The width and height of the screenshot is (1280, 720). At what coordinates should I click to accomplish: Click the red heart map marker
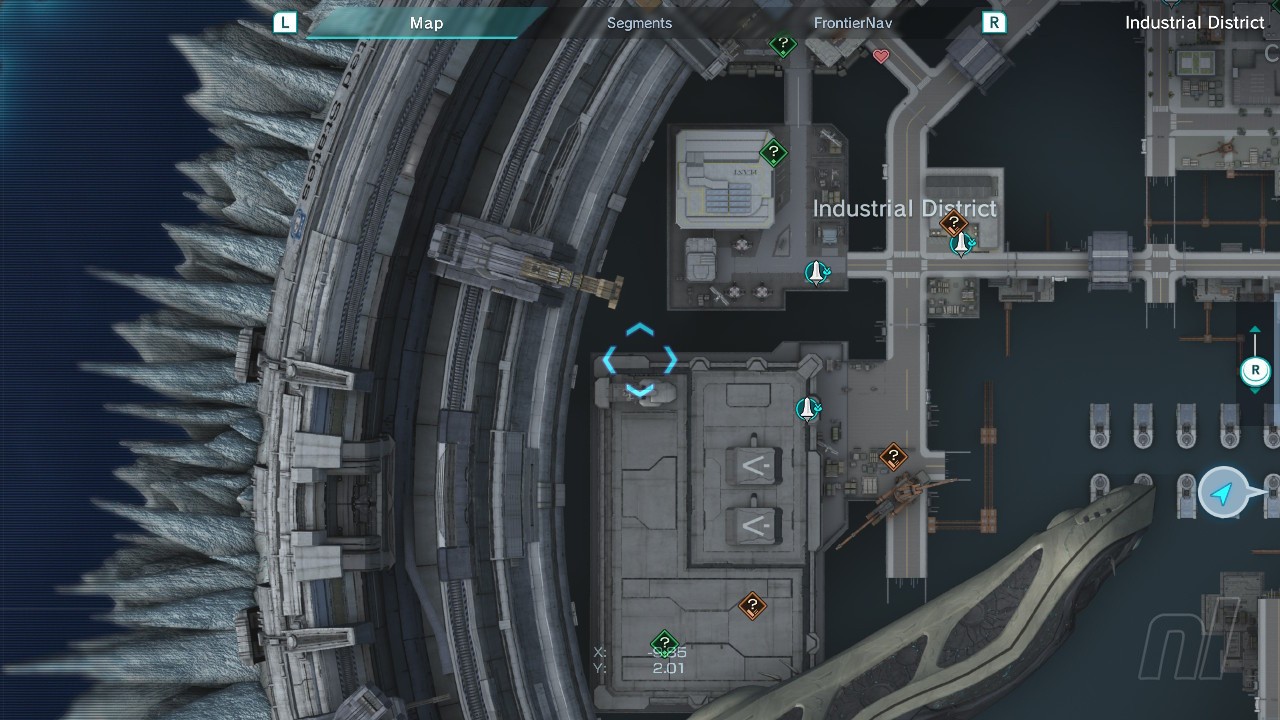(x=881, y=57)
